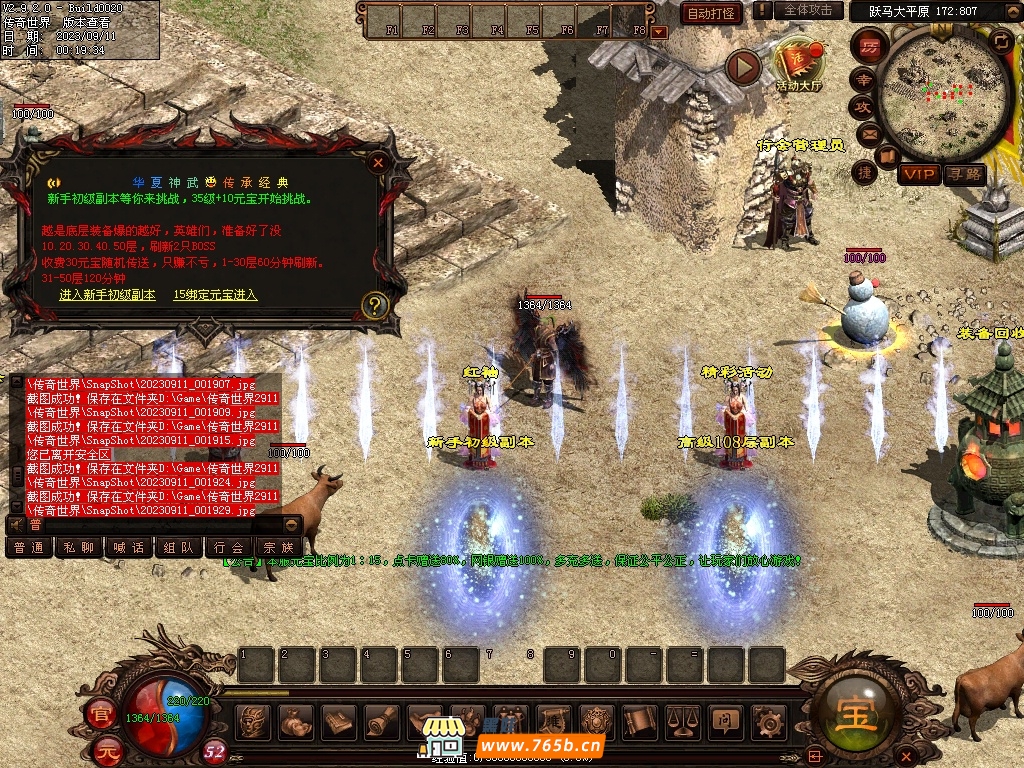Open the VIP panel

coord(918,175)
